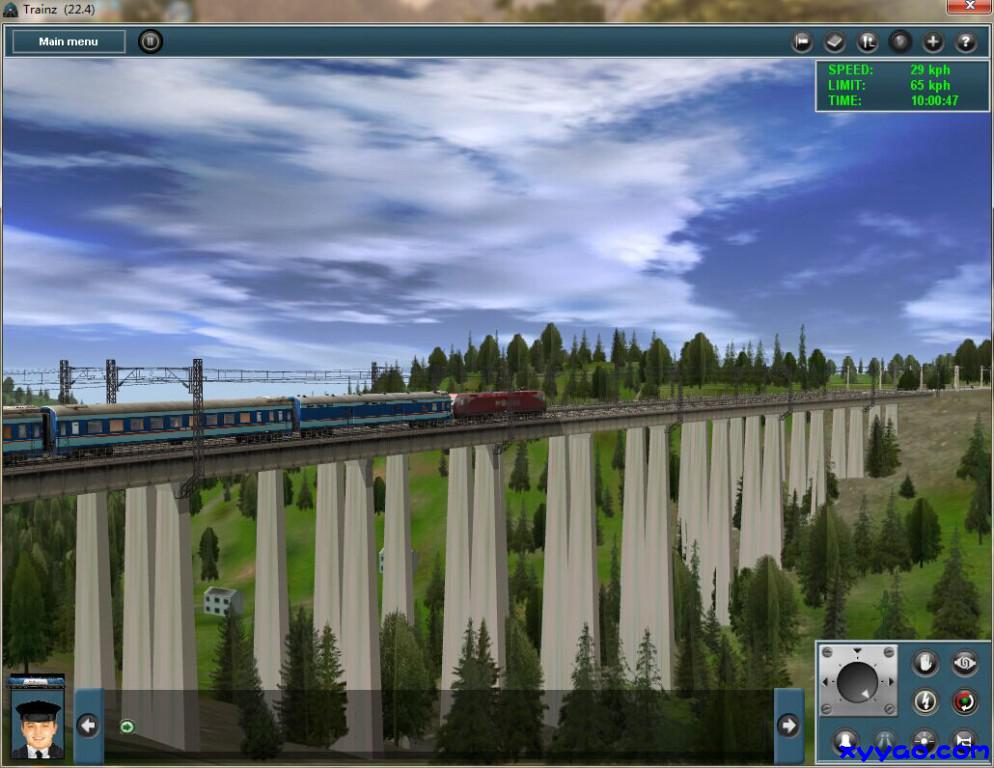Activate the hand icon button
Image resolution: width=994 pixels, height=768 pixels.
pyautogui.click(x=926, y=662)
